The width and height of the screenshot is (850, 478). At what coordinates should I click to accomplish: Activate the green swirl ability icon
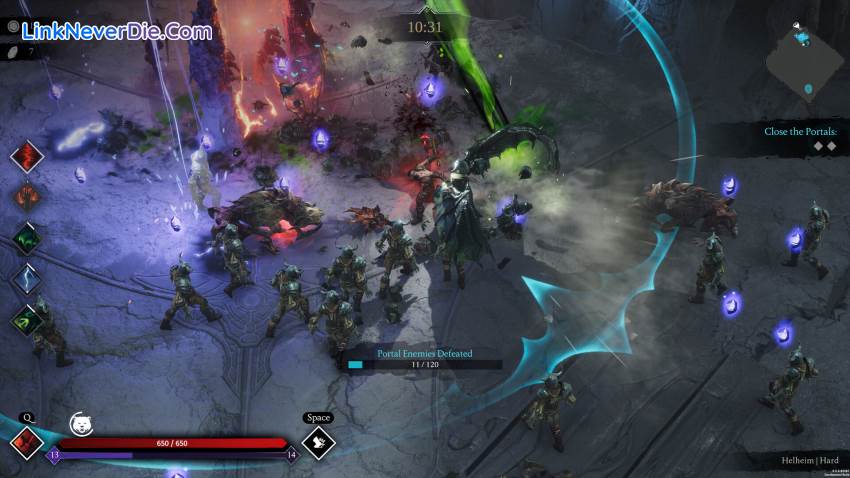click(x=27, y=319)
